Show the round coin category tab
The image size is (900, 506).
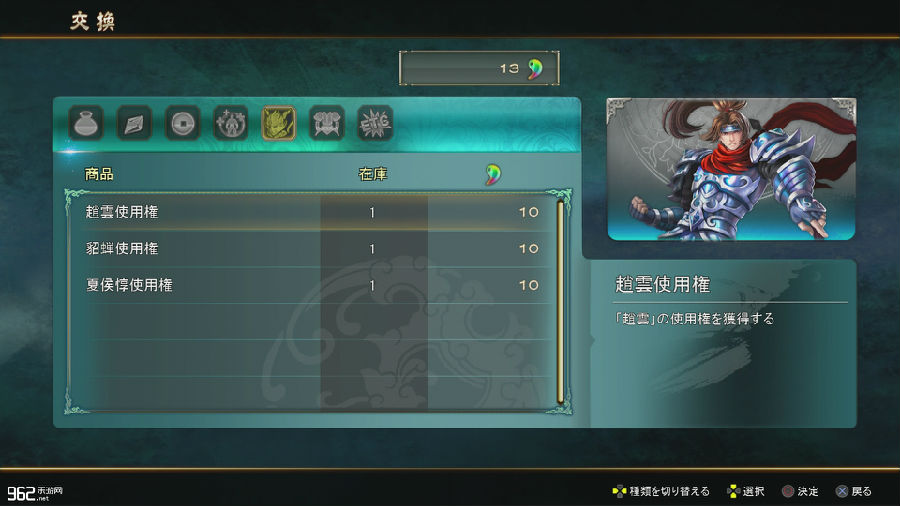click(182, 123)
